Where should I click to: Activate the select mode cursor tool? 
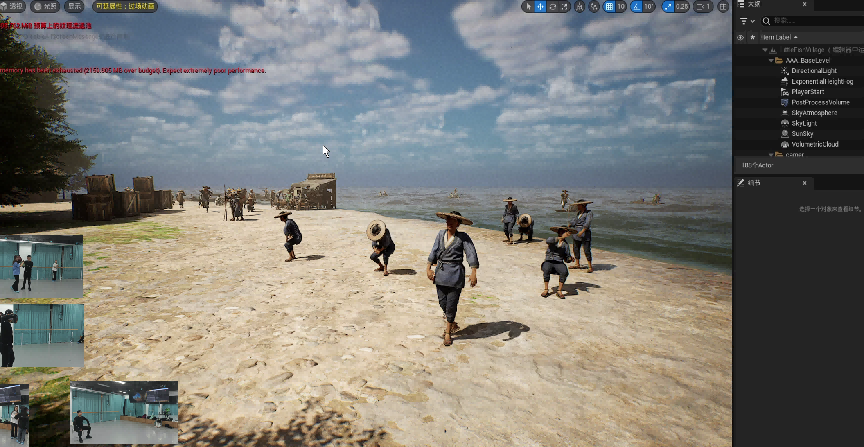pos(527,6)
